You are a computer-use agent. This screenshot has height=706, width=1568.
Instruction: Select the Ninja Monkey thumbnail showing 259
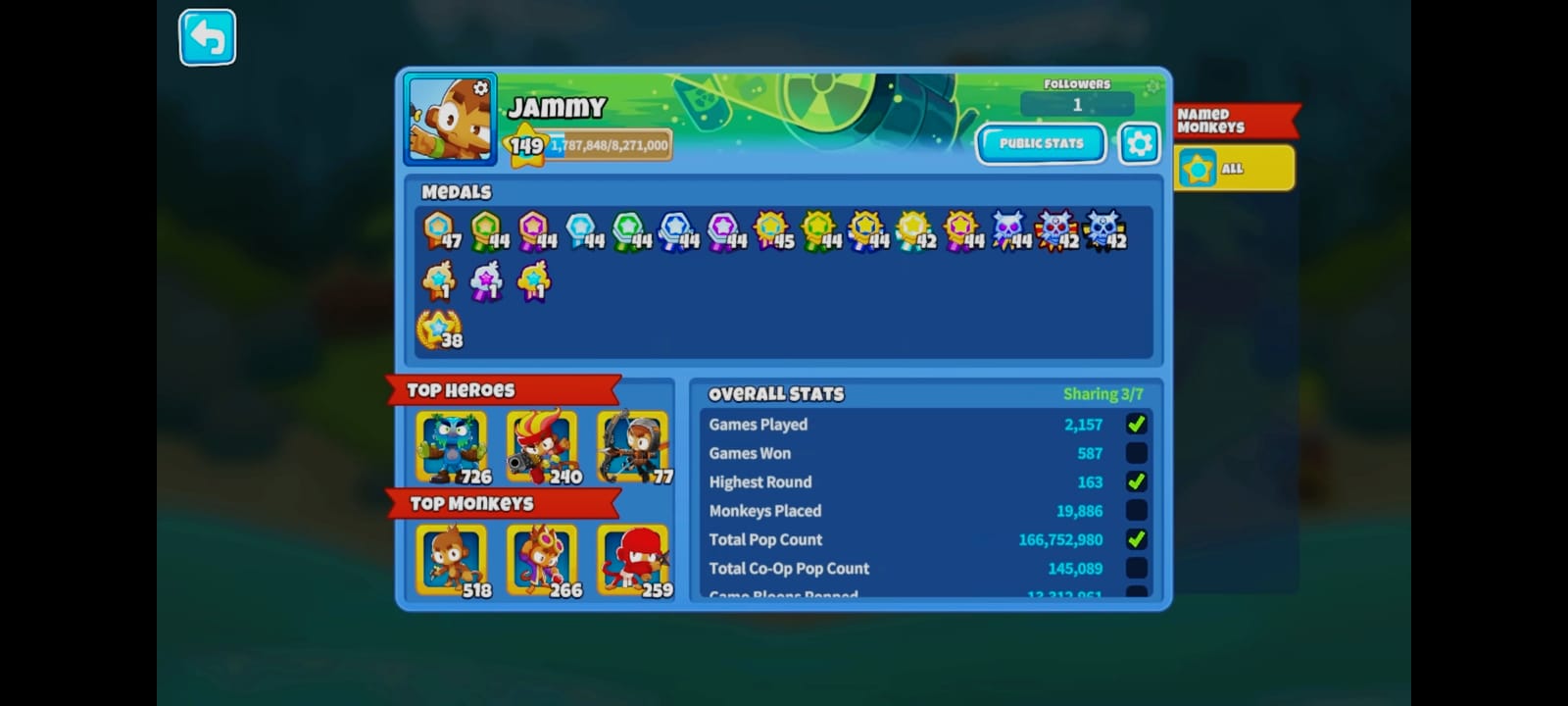[x=633, y=557]
